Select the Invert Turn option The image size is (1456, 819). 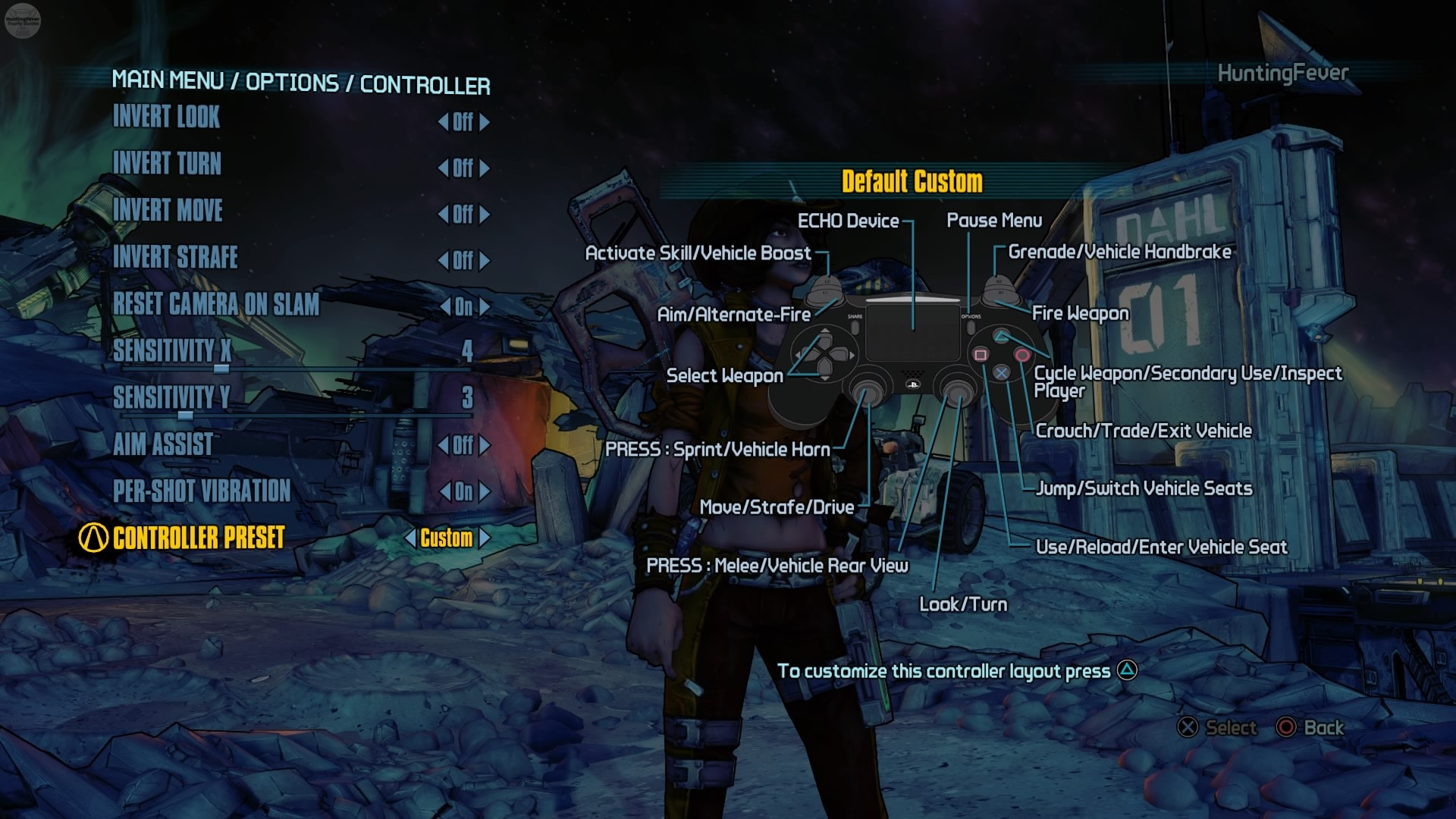pos(167,164)
